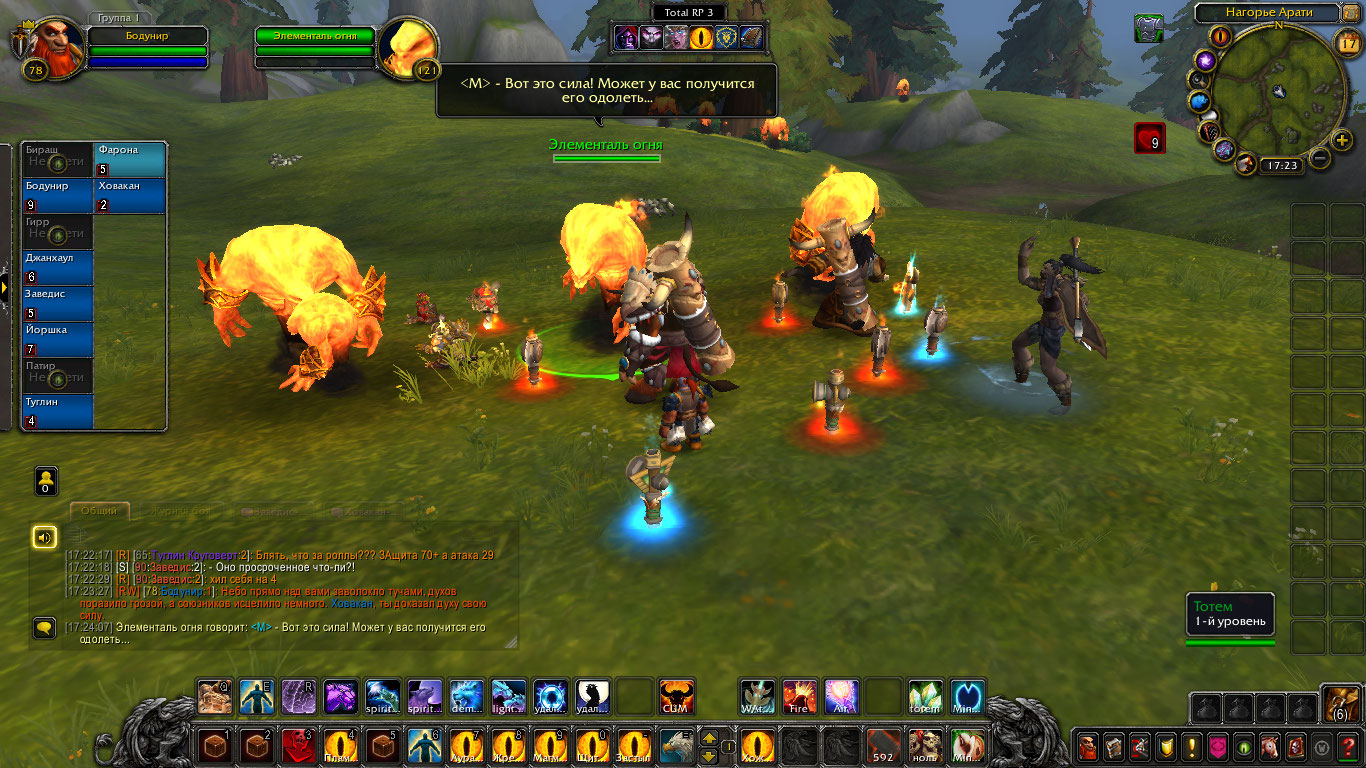Toggle the chat voice speaker button
This screenshot has height=768, width=1366.
(x=44, y=538)
